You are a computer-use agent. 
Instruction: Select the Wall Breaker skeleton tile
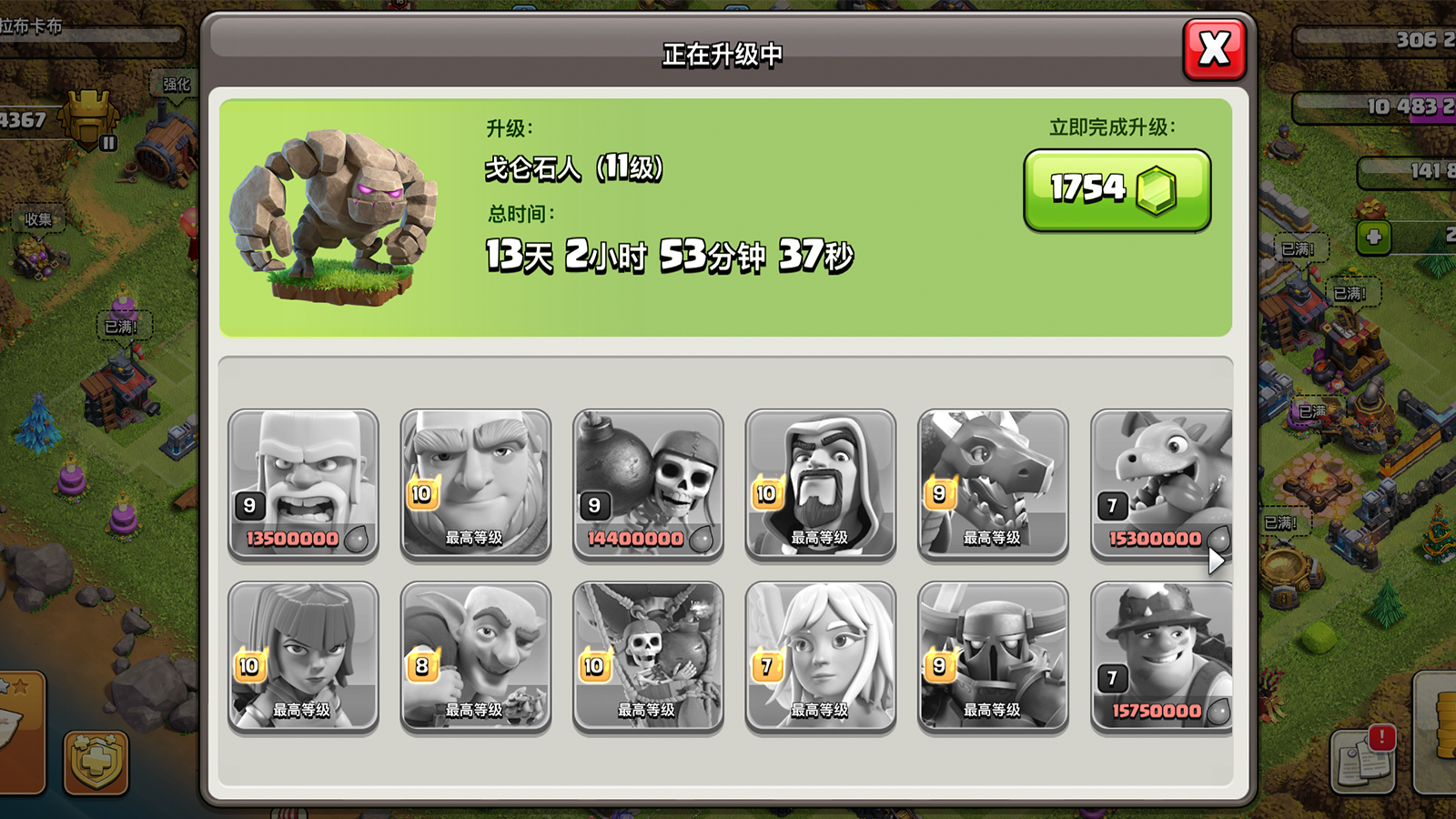tap(648, 483)
